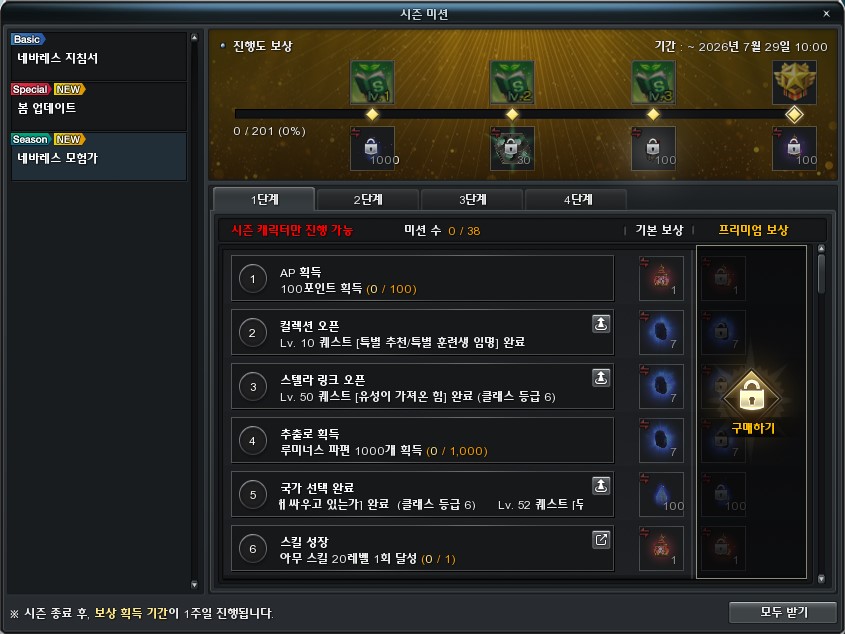
Task: Select the 네바레스 지침서 Basic entry
Action: tap(98, 56)
